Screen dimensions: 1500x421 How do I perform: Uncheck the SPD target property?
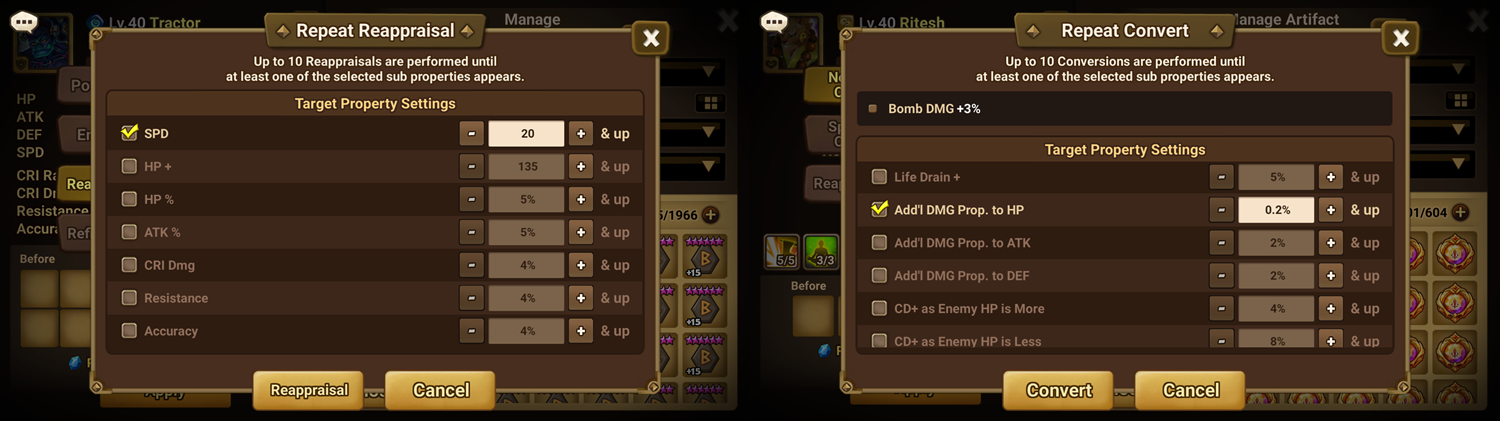coord(129,133)
